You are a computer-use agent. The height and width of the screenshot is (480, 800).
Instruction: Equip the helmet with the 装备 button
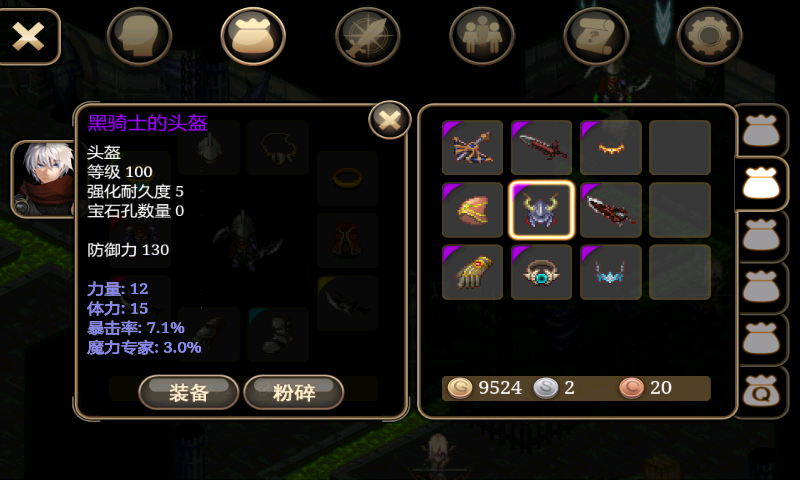(x=188, y=392)
